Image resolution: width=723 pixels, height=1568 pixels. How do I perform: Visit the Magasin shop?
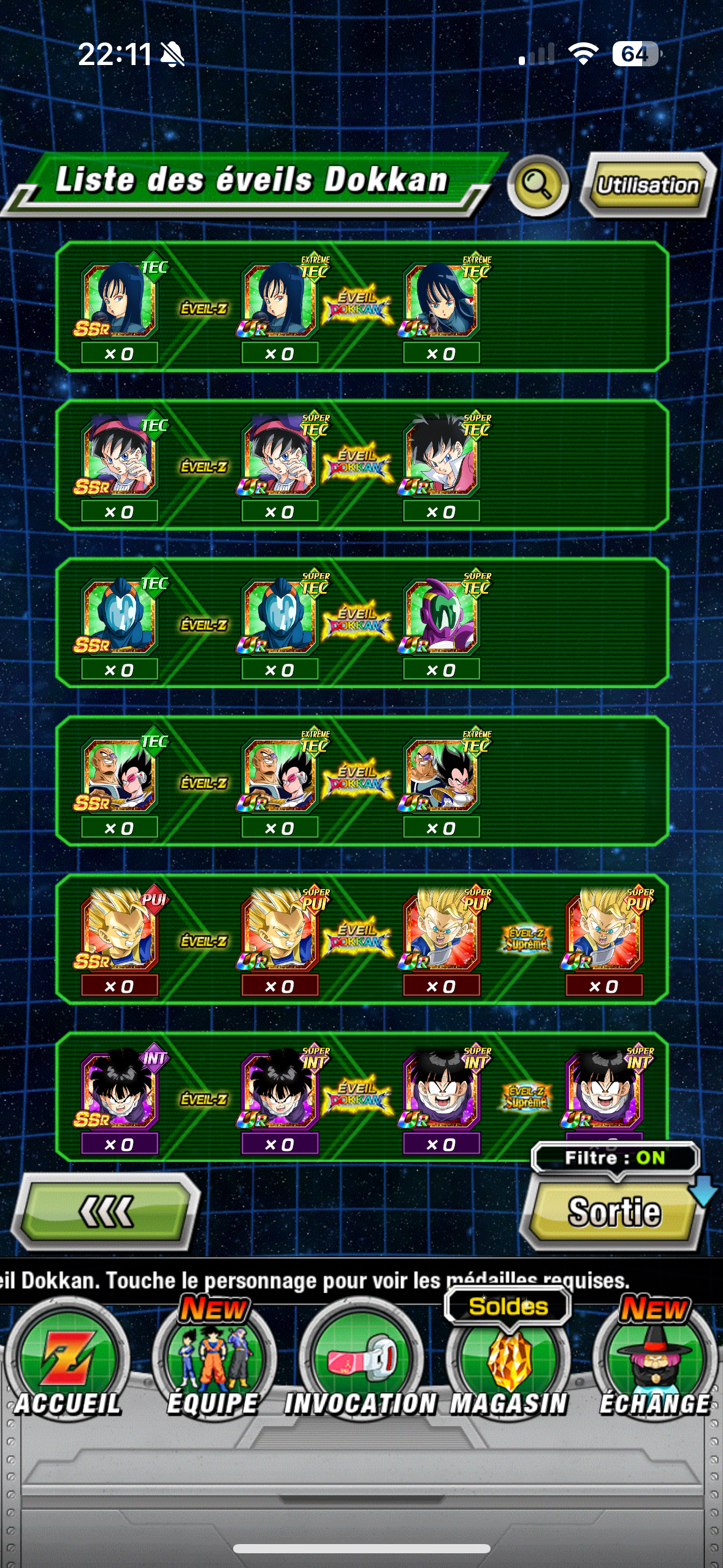[x=508, y=1368]
